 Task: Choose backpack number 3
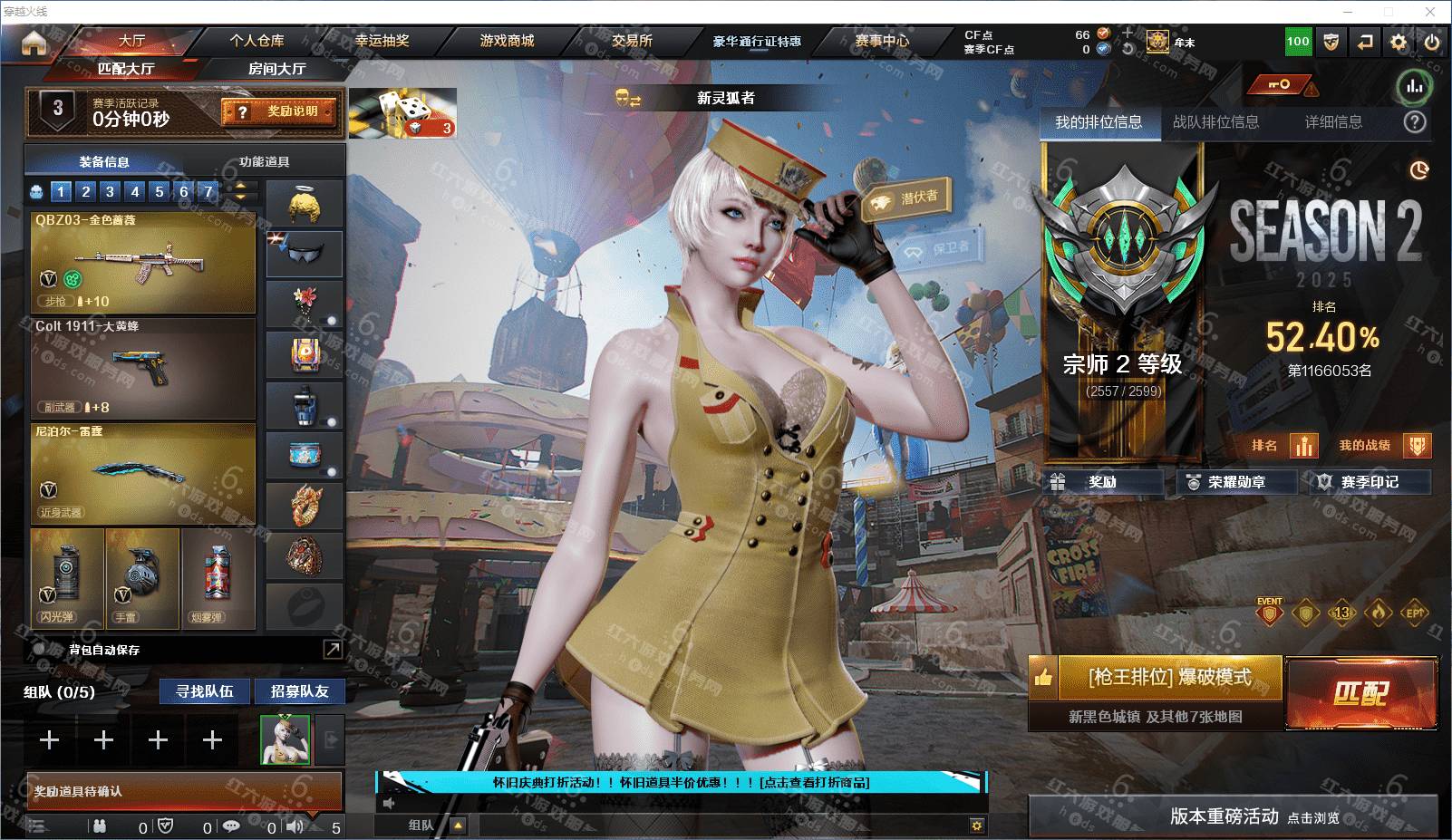[x=110, y=191]
